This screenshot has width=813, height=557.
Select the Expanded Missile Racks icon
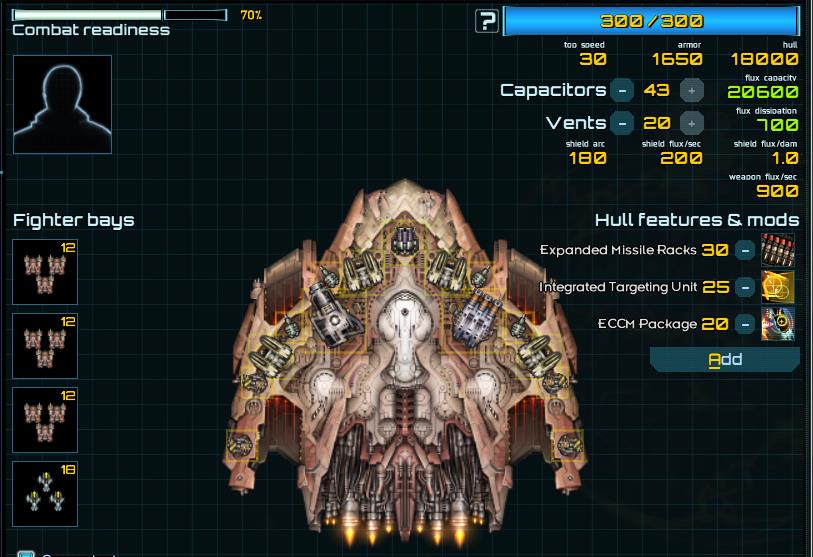pyautogui.click(x=778, y=250)
